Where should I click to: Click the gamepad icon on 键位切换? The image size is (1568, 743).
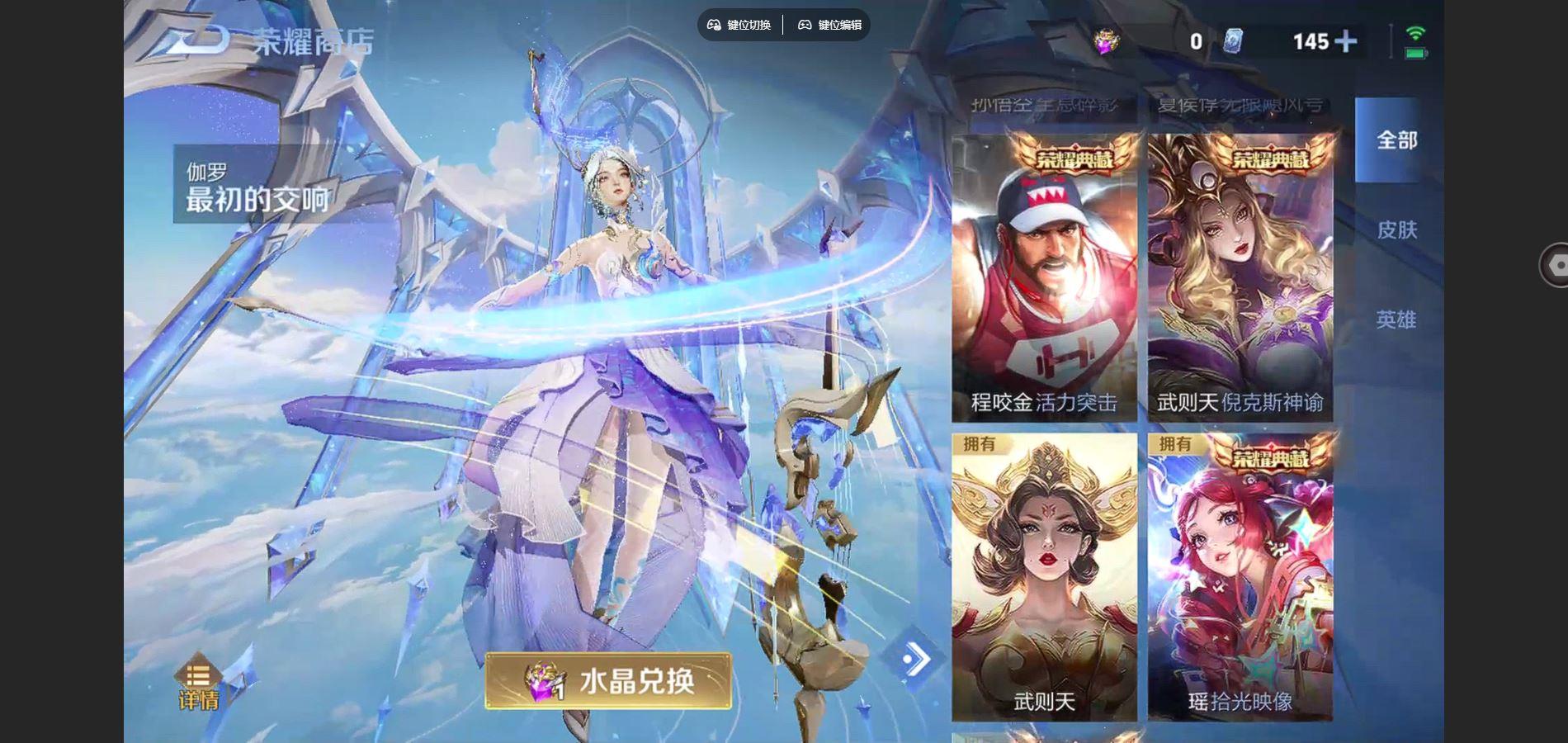[715, 25]
